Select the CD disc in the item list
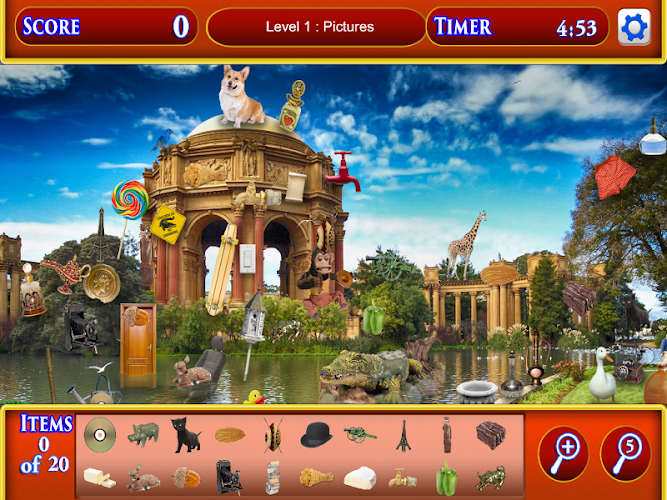The width and height of the screenshot is (667, 500). coord(99,433)
